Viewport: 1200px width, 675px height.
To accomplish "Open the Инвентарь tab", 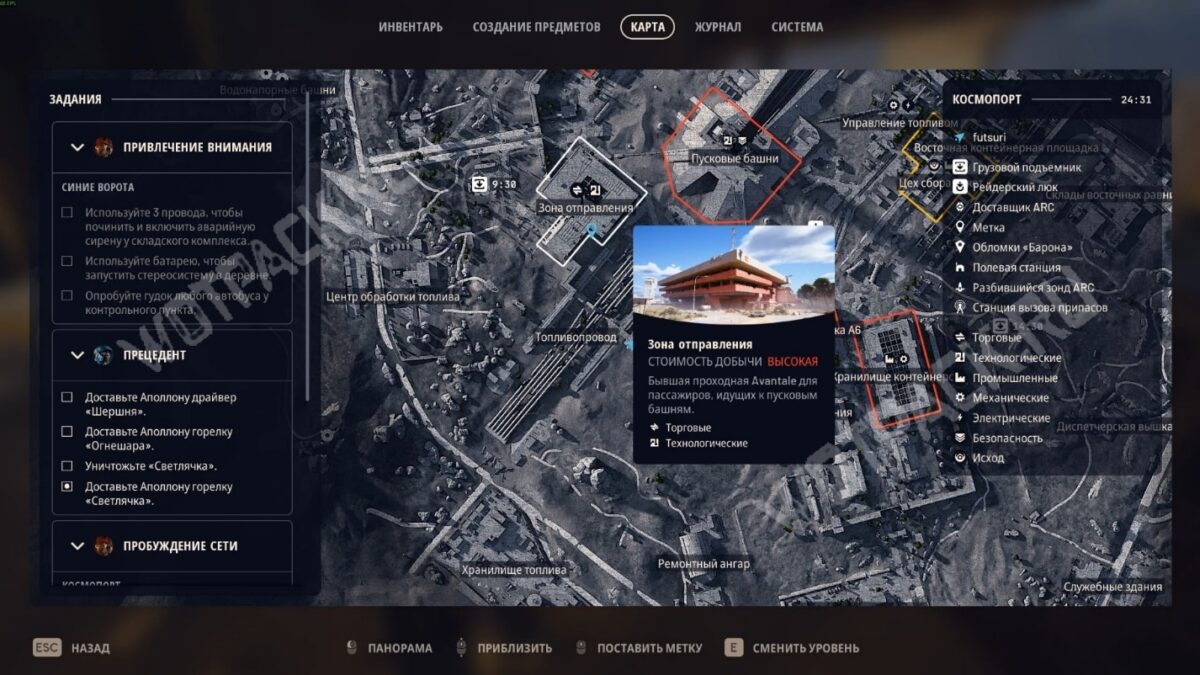I will click(x=410, y=27).
